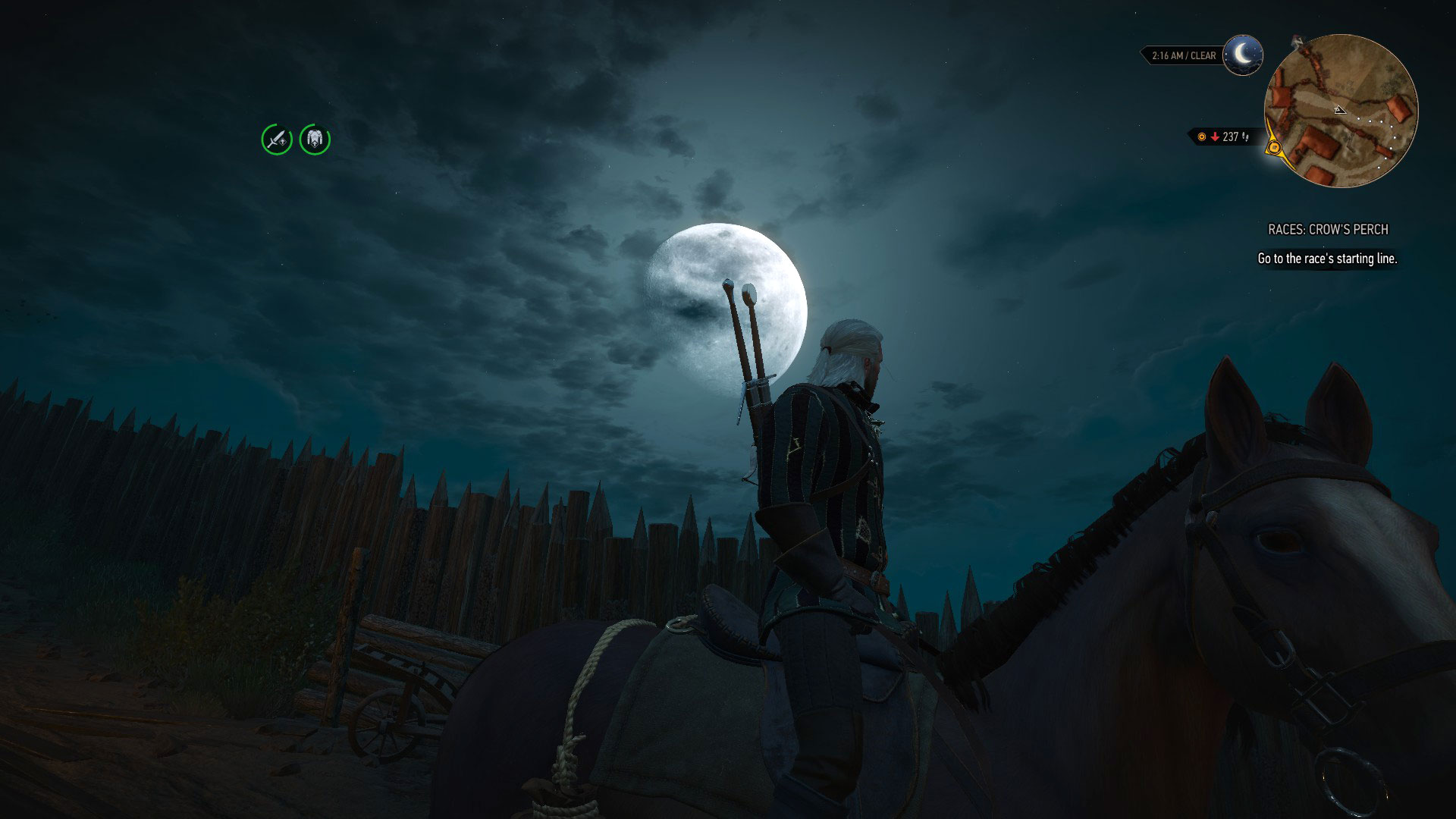Viewport: 1456px width, 819px height.
Task: Click the green circular buff duration ring
Action: pos(264,140)
